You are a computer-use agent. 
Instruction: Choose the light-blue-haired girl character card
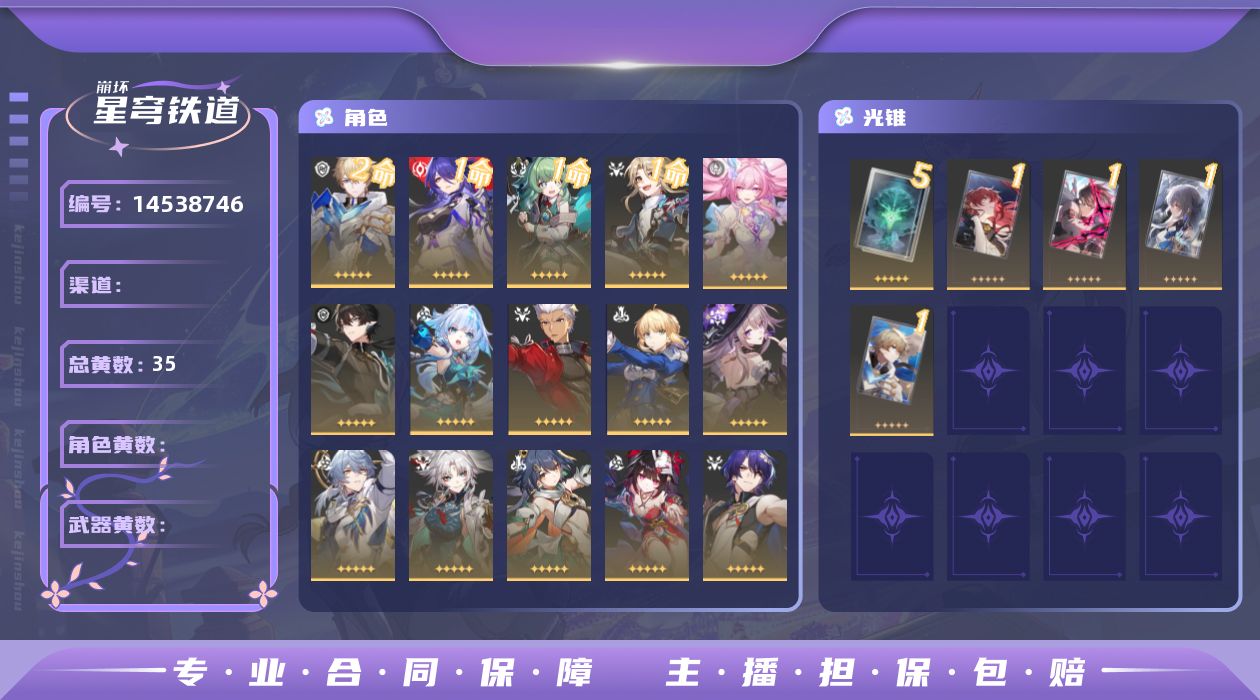coord(451,370)
